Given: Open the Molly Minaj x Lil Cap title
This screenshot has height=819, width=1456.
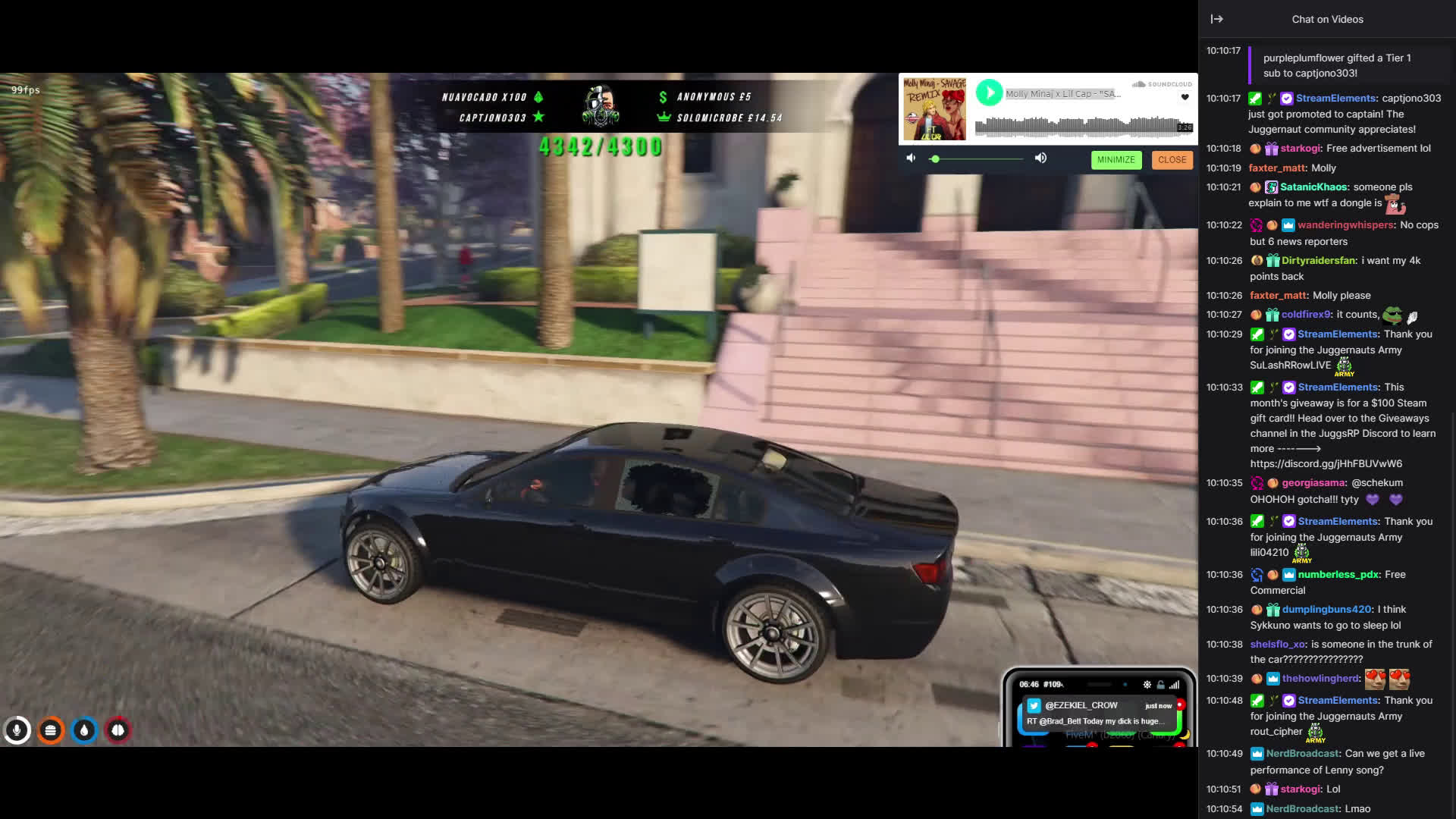Looking at the screenshot, I should pos(1062,94).
